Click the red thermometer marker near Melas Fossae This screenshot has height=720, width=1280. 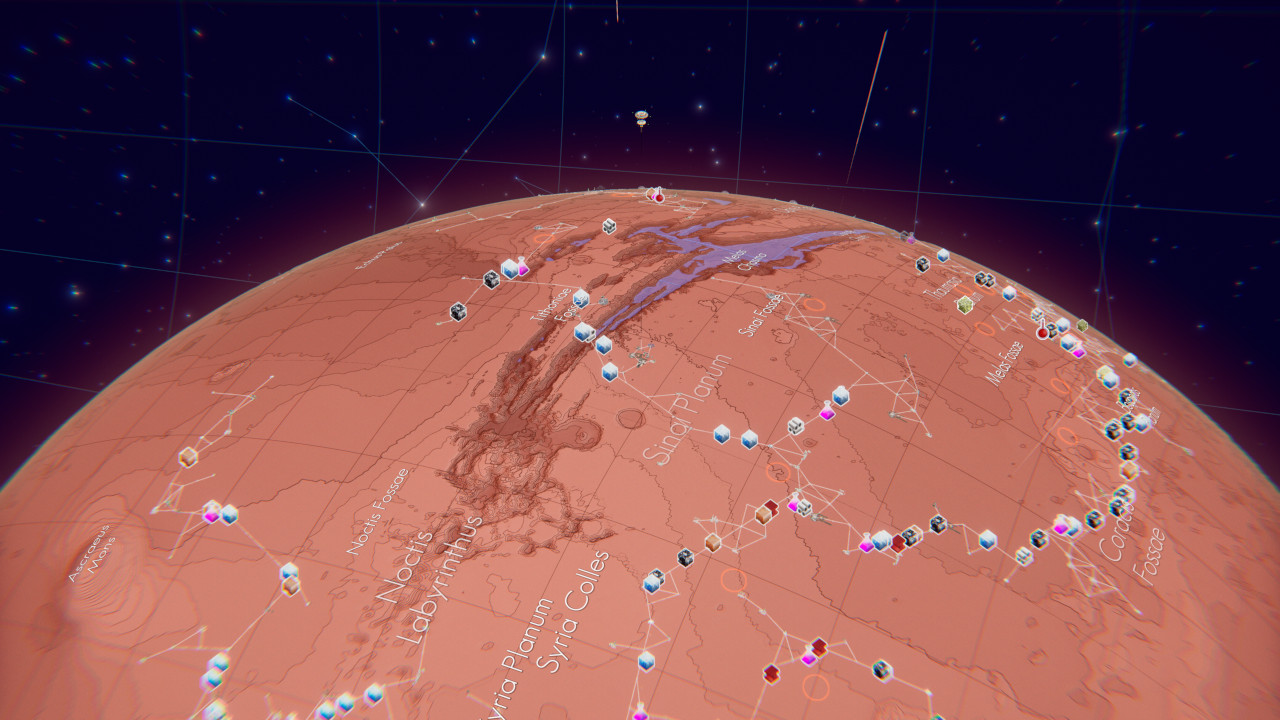click(x=1042, y=331)
